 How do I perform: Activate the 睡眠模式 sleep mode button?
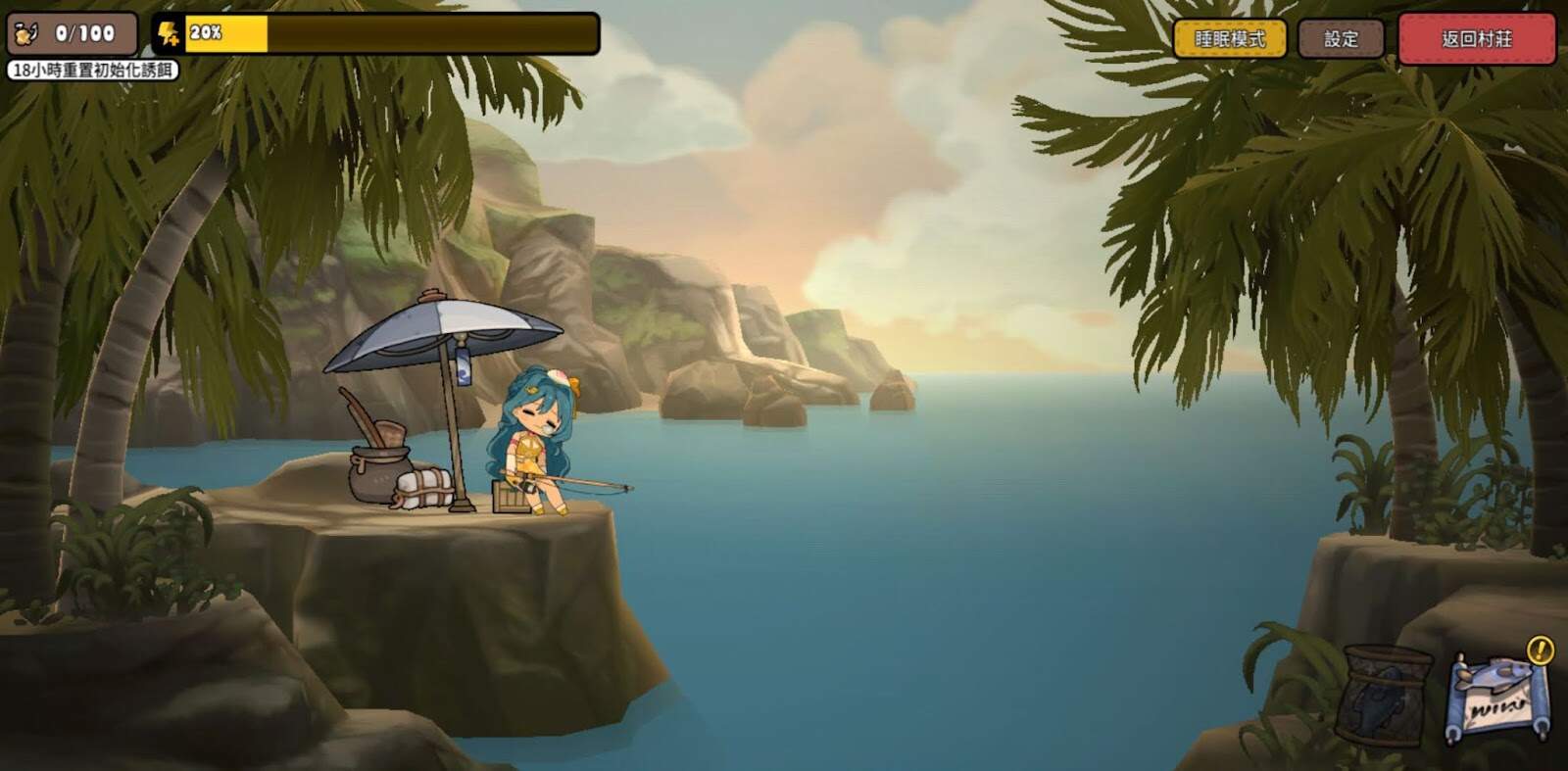point(1230,39)
